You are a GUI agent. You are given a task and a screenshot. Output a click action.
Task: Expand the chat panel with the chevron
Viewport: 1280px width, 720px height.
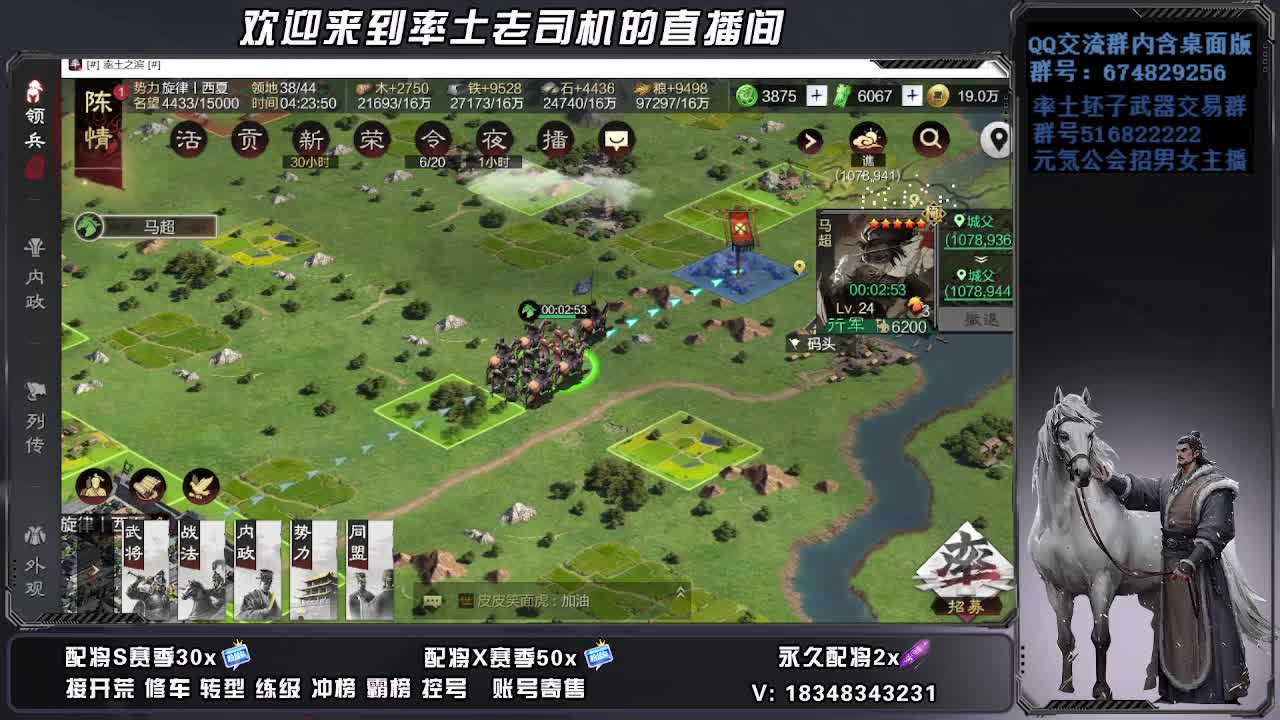(679, 591)
